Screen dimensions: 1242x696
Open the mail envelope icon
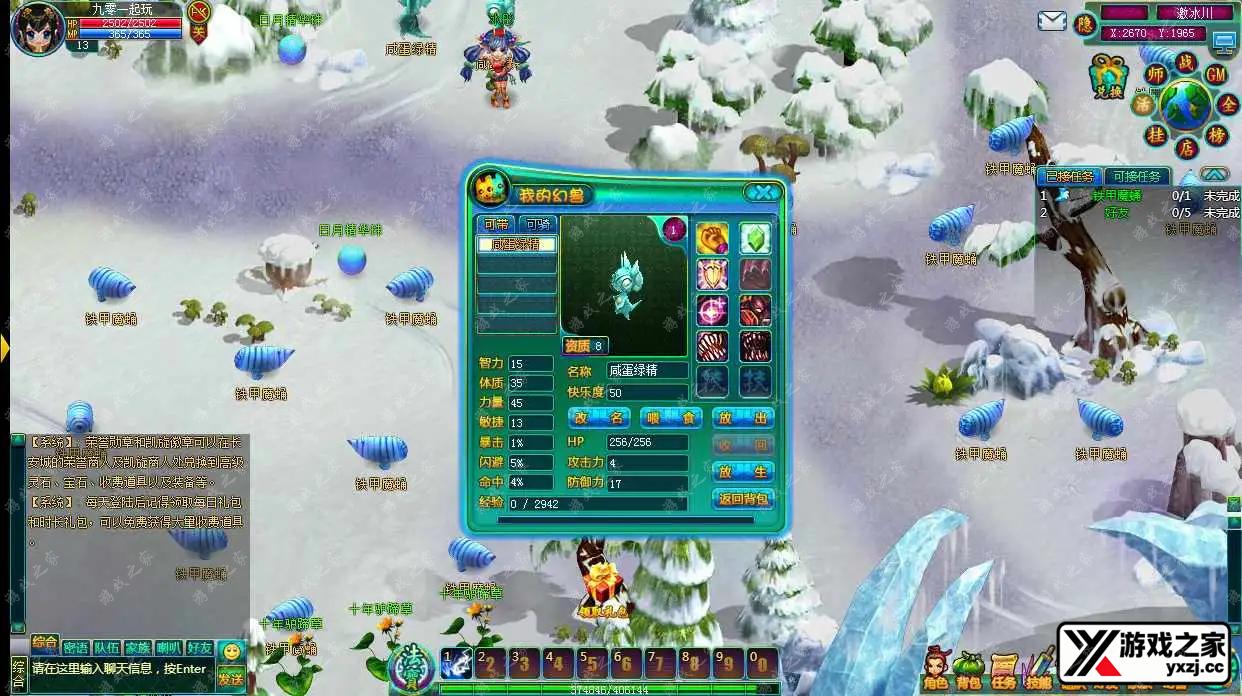tap(1051, 21)
